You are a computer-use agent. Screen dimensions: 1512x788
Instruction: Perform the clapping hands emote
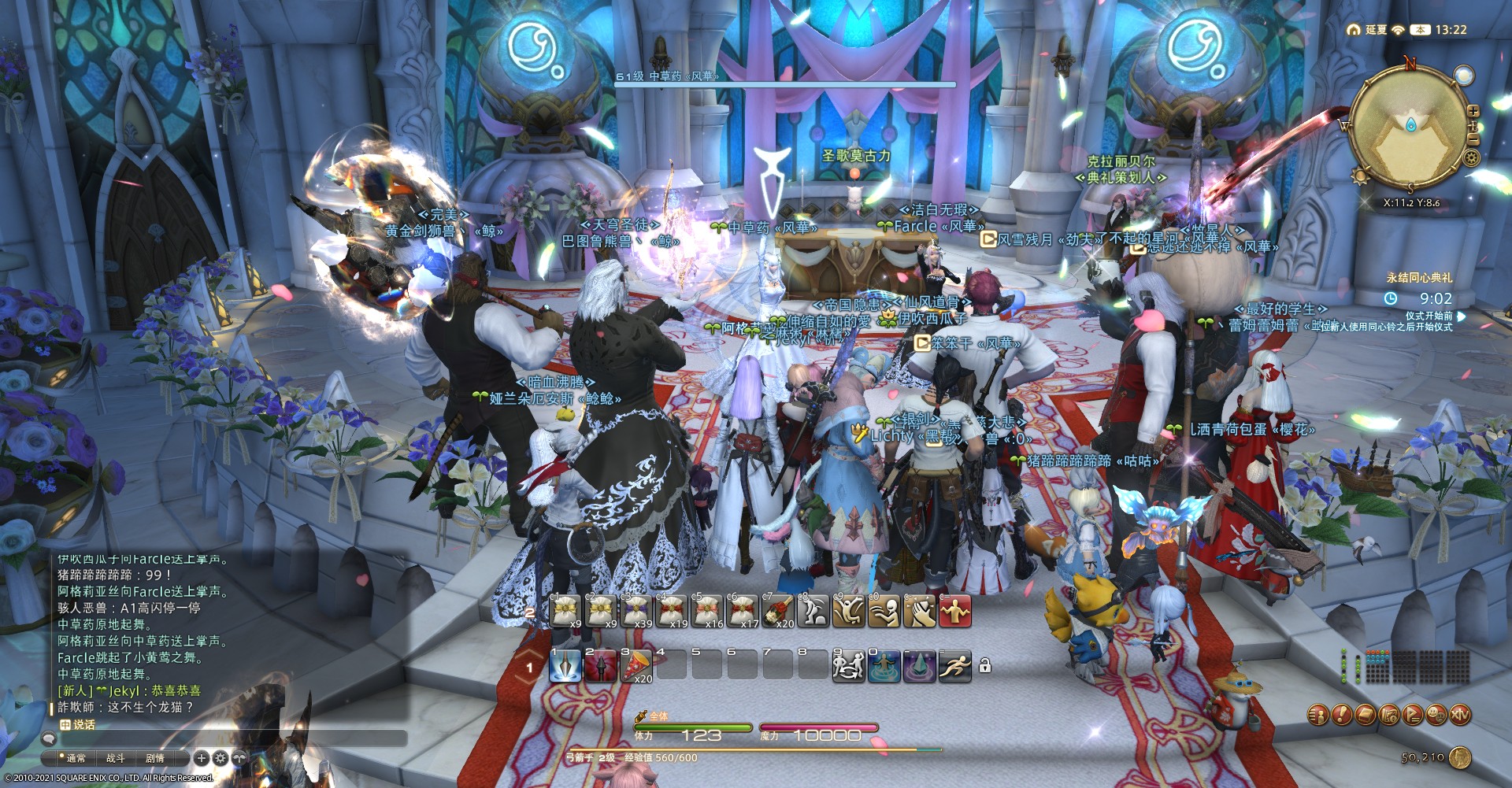(x=919, y=611)
